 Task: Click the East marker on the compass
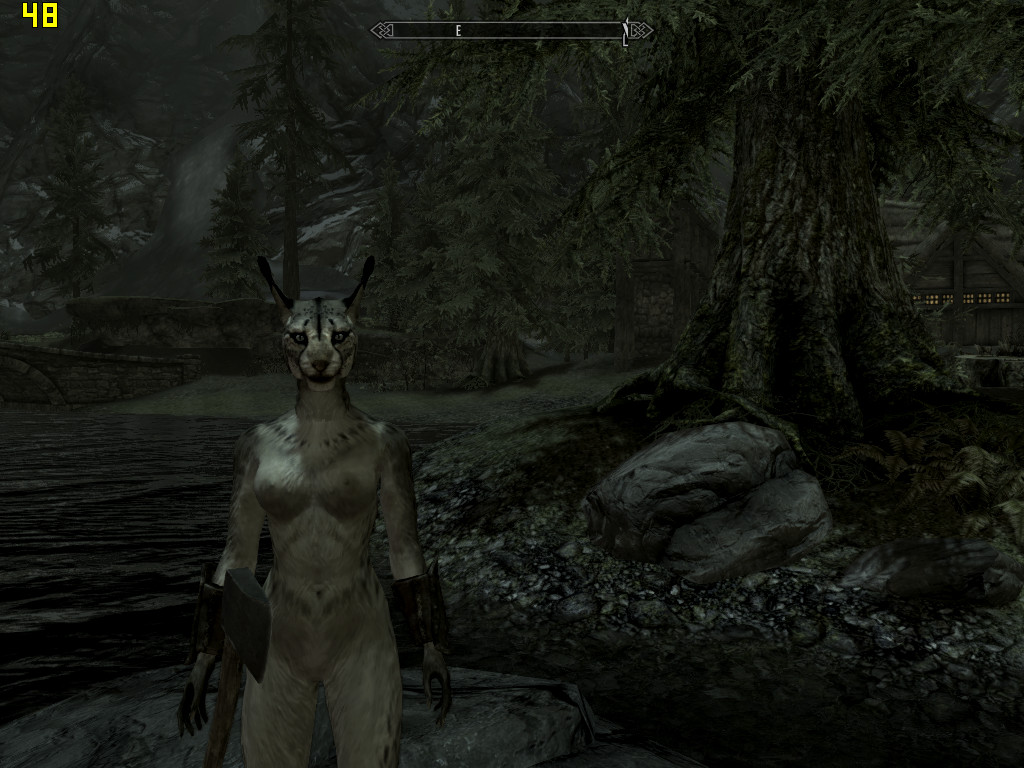pos(458,31)
